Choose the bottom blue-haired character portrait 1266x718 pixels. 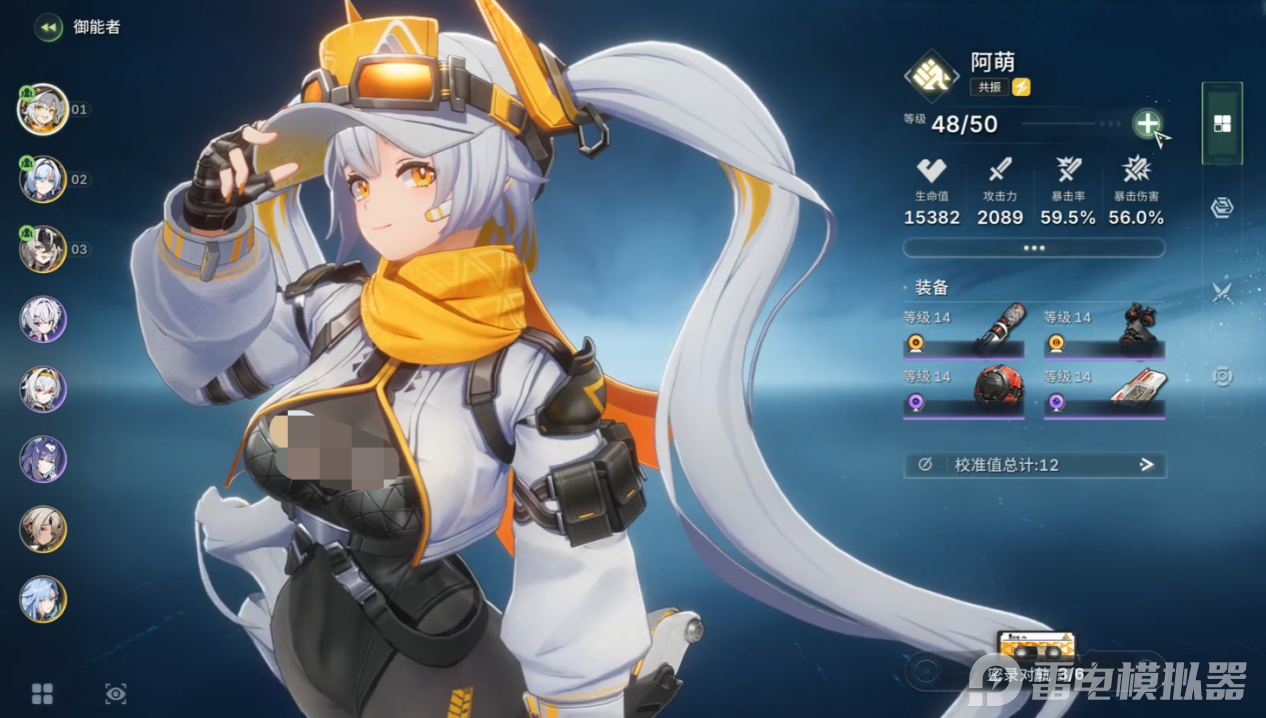click(43, 599)
